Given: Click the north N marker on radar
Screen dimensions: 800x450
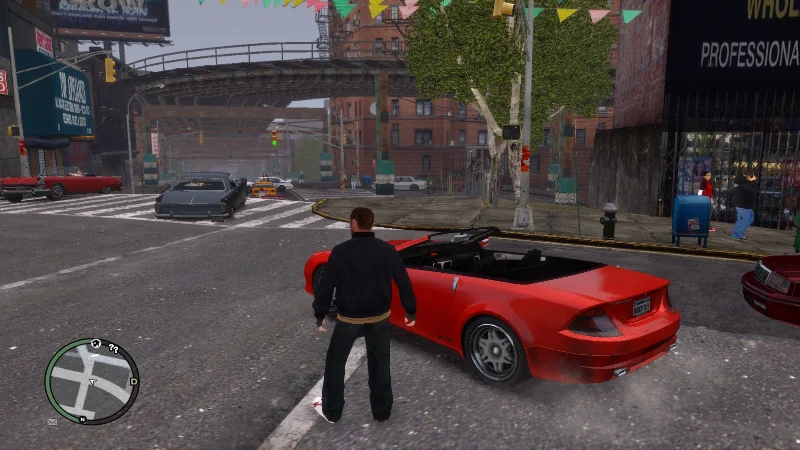Looking at the screenshot, I should click(82, 419).
